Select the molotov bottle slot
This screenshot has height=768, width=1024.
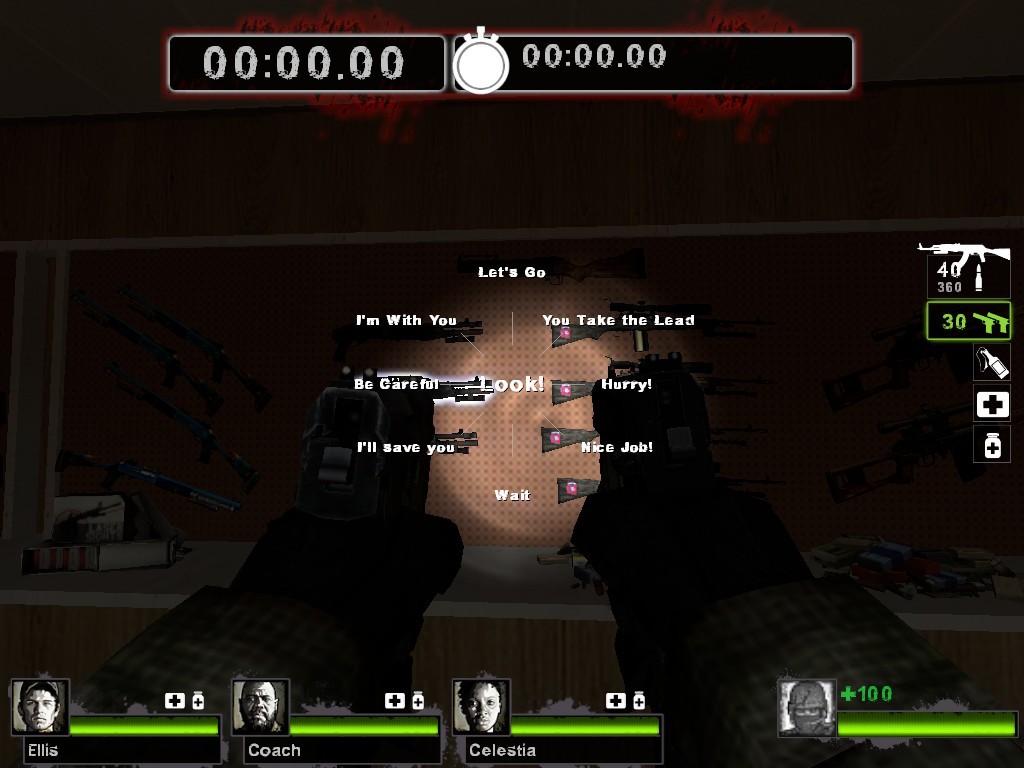(992, 362)
